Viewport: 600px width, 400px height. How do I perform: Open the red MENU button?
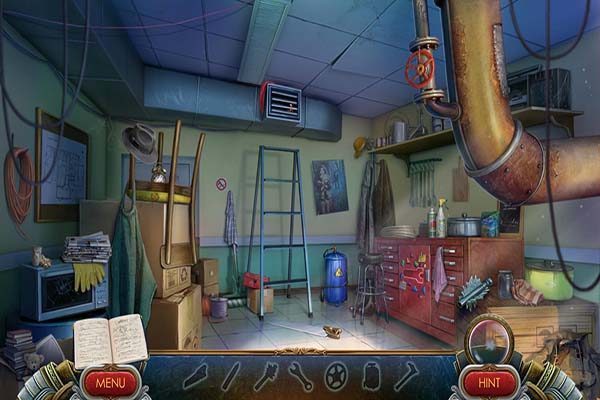[111, 381]
